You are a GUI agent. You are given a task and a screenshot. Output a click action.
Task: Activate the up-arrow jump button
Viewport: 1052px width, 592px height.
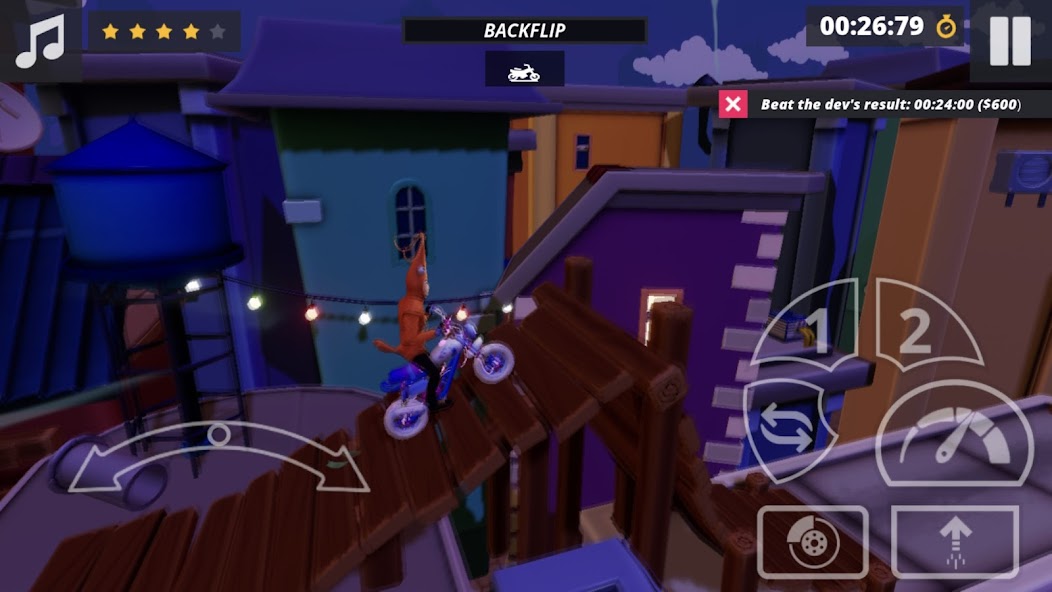tap(954, 541)
